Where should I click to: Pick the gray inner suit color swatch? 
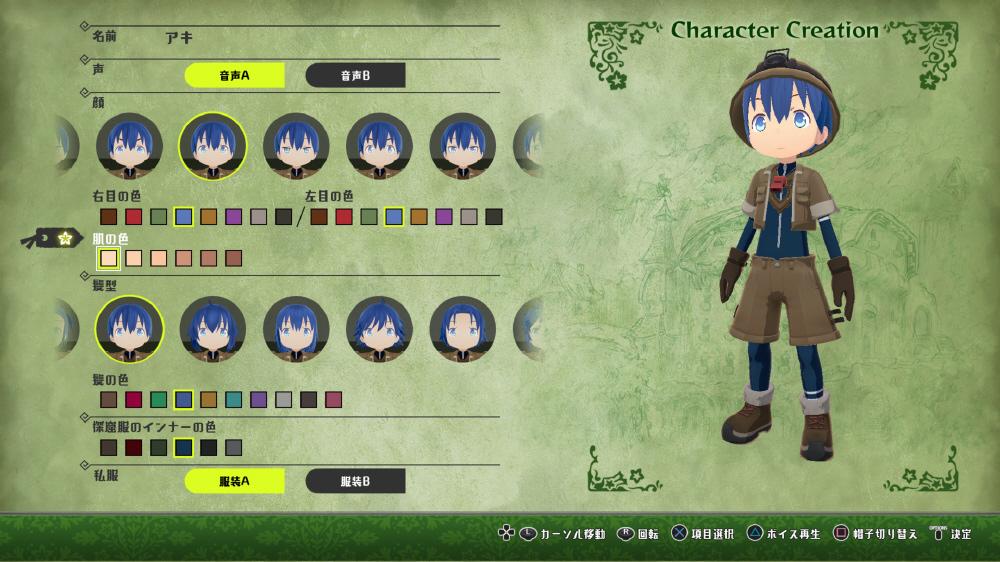(x=234, y=448)
